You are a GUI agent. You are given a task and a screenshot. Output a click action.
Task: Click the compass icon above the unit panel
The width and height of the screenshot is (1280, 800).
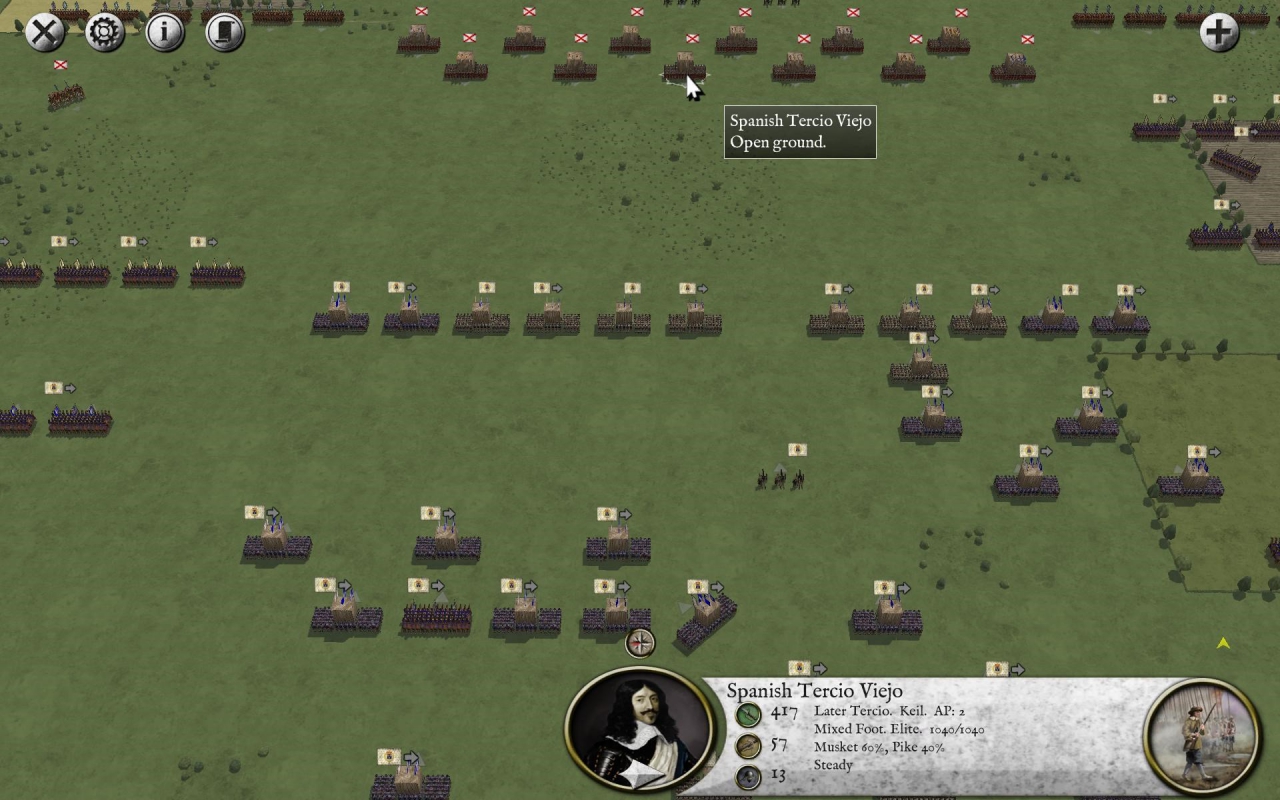point(640,642)
